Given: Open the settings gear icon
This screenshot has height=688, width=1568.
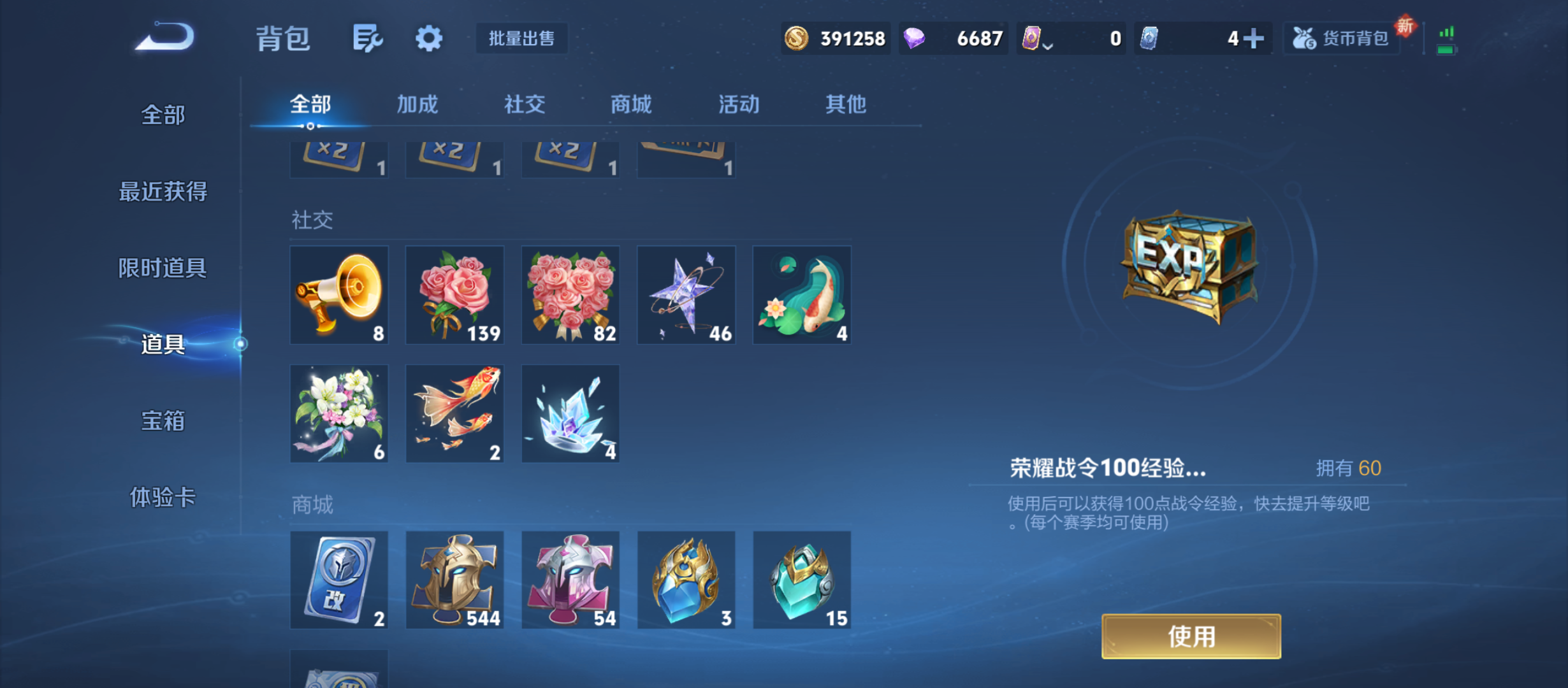Looking at the screenshot, I should tap(428, 38).
